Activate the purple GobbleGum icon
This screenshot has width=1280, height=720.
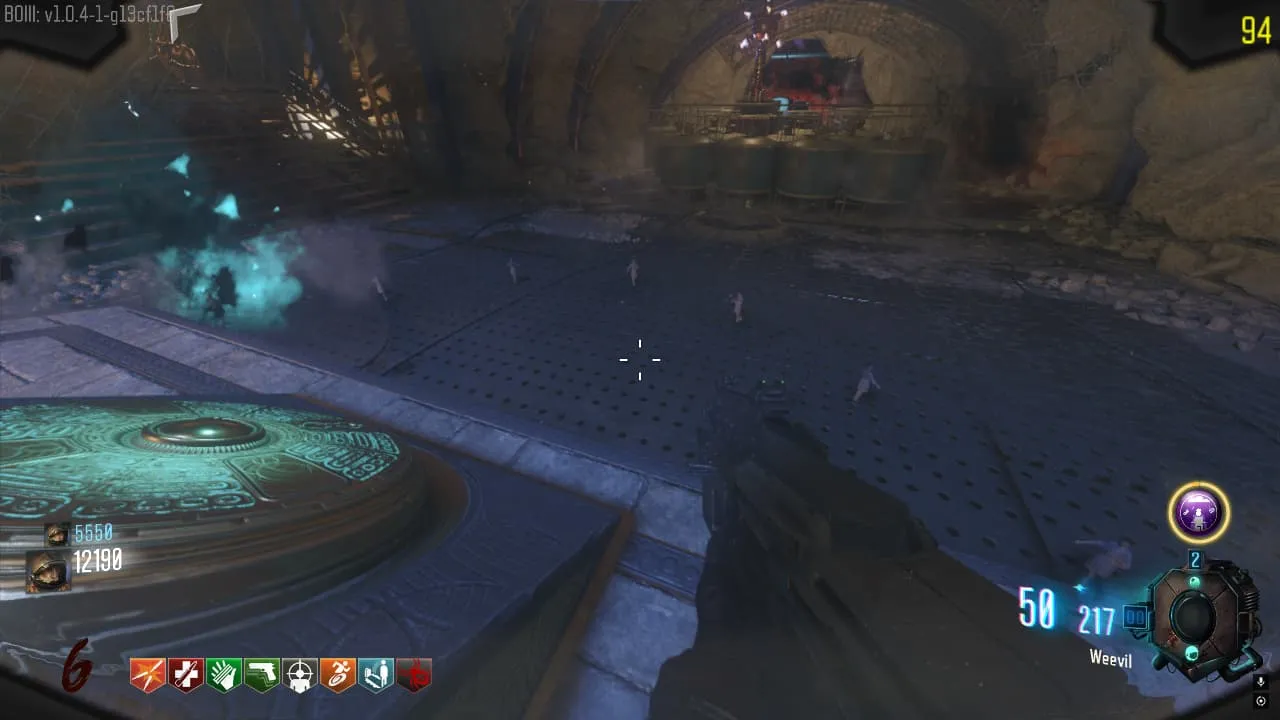[1199, 513]
